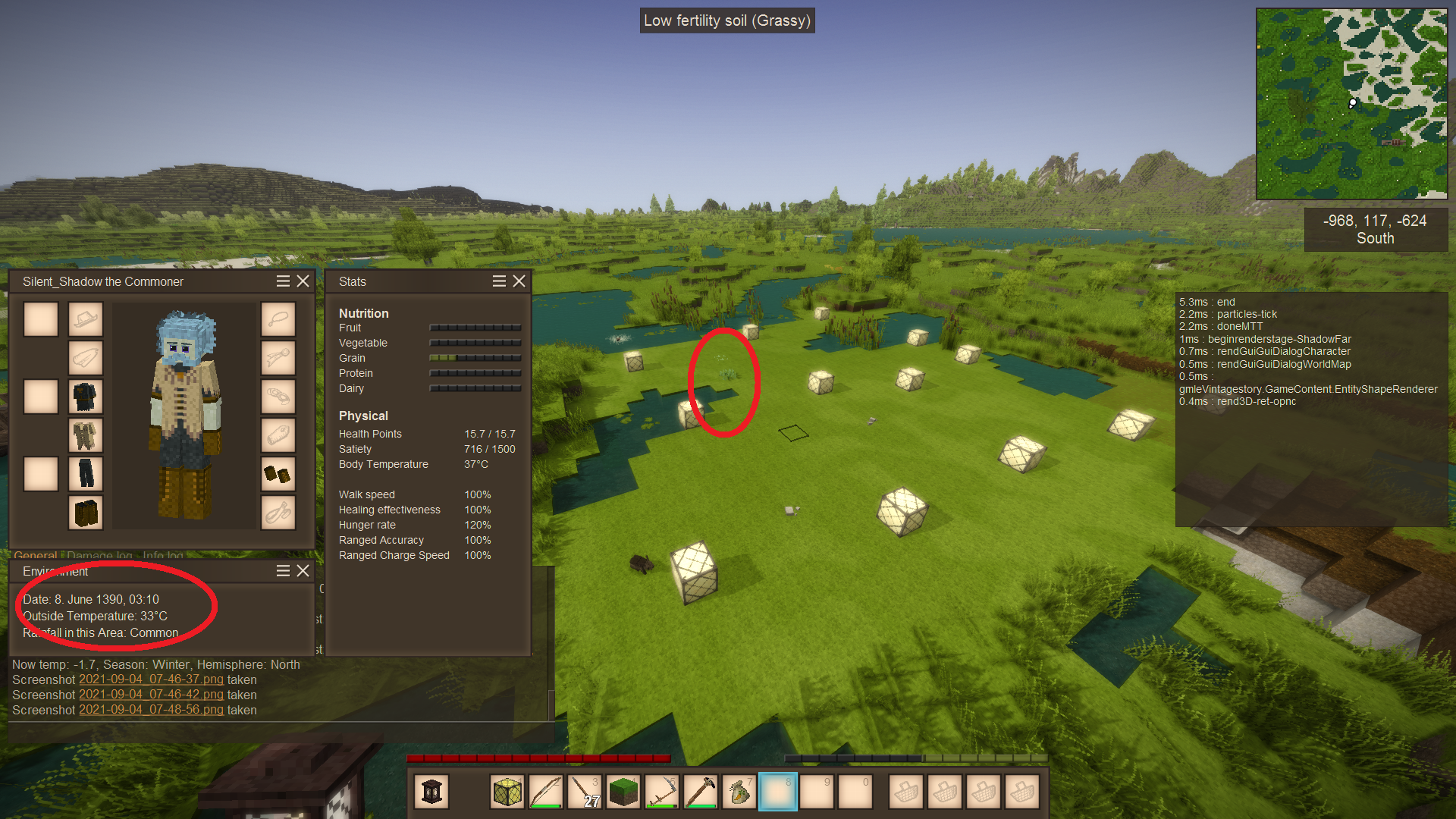Close the Environment panel
Viewport: 1456px width, 819px height.
tap(303, 571)
